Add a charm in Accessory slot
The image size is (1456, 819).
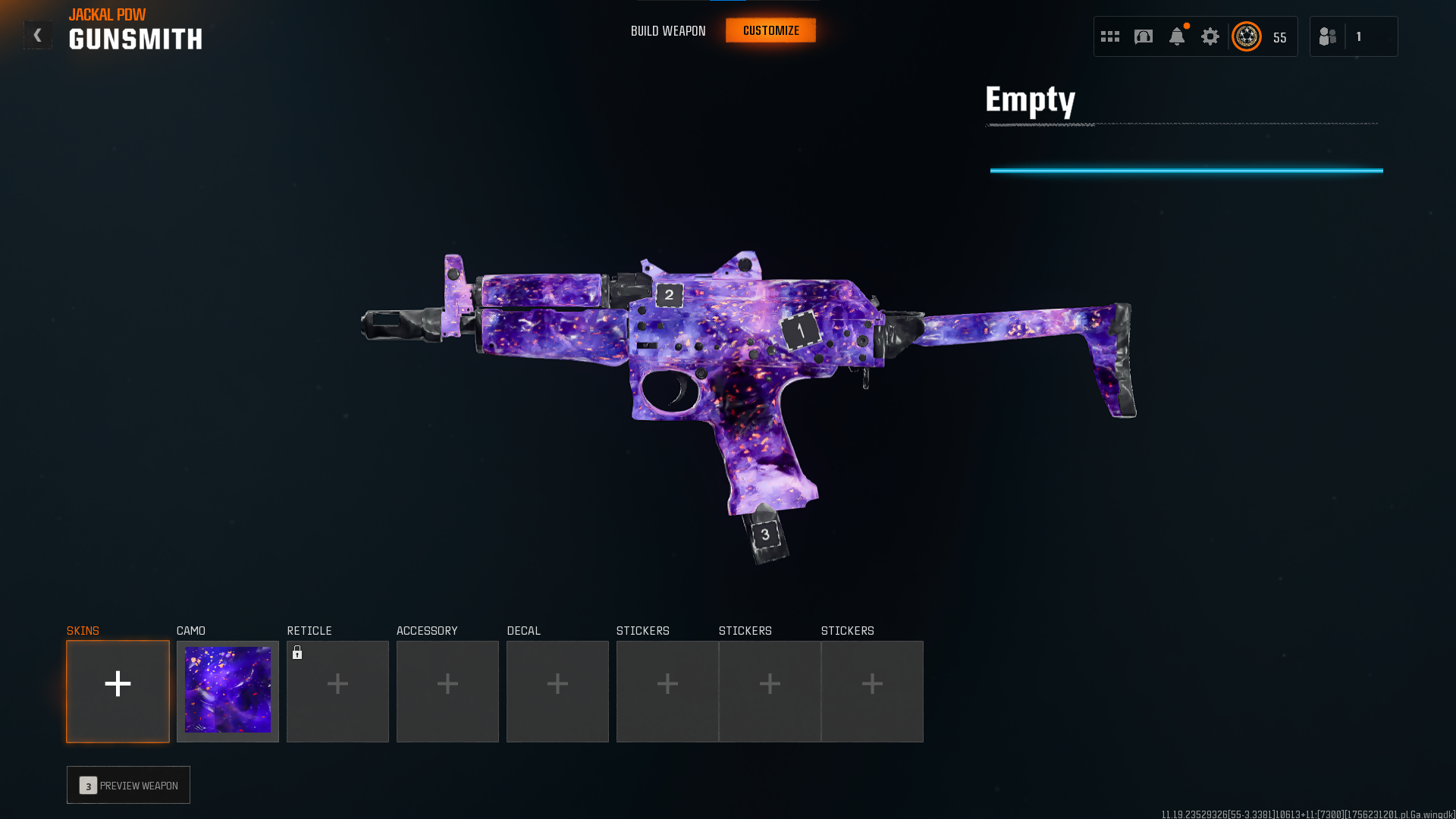click(x=447, y=691)
